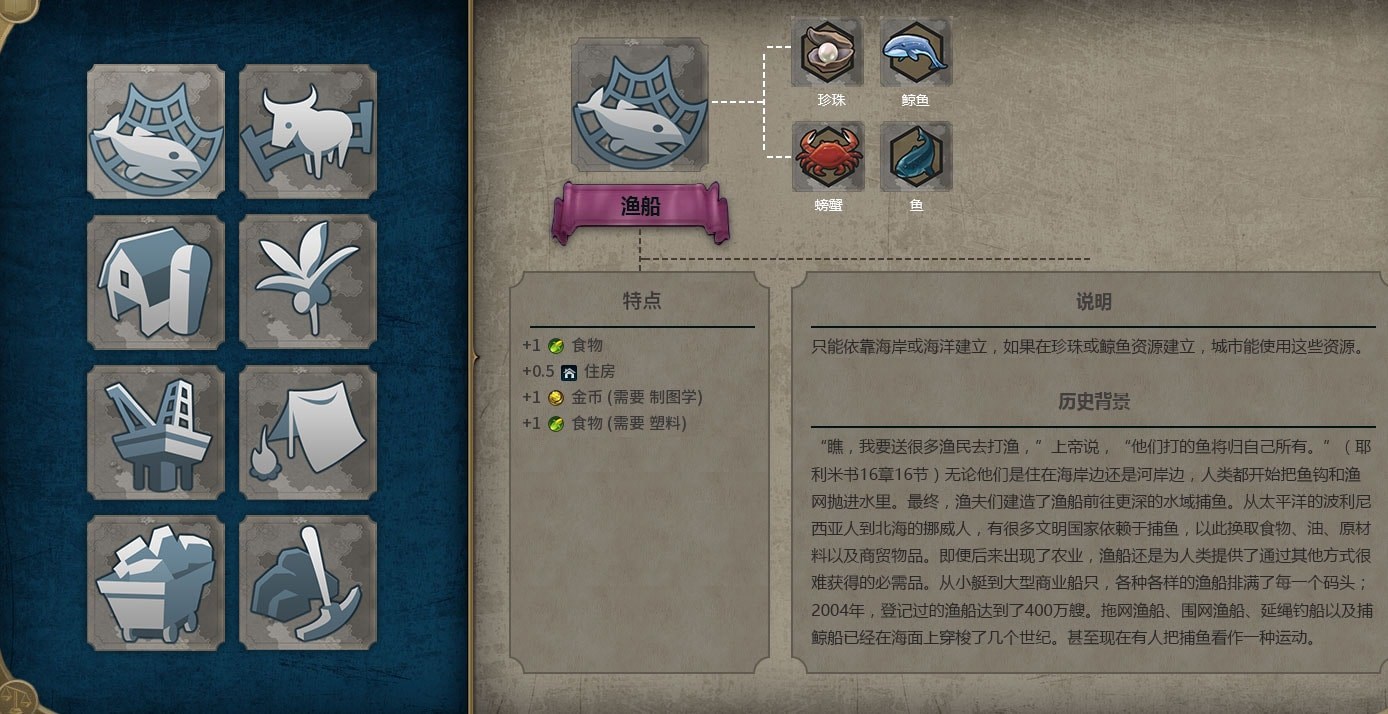
Task: Open the farm barn improvement tile
Action: (x=155, y=282)
